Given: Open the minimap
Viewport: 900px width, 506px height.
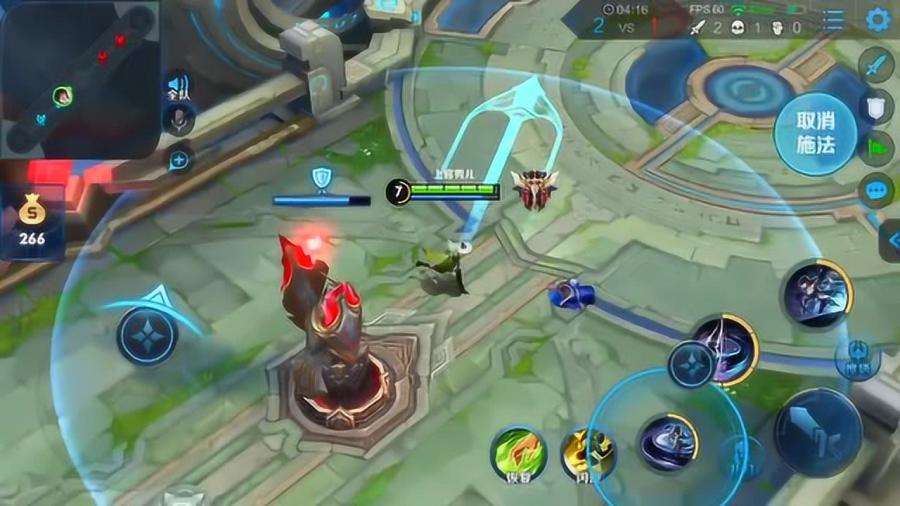Looking at the screenshot, I should tap(80, 80).
